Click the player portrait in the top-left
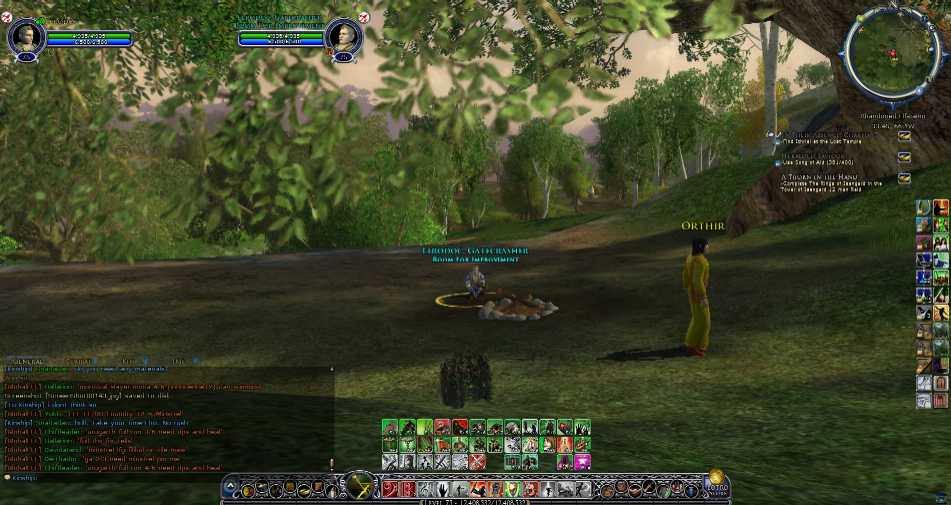 coord(23,37)
